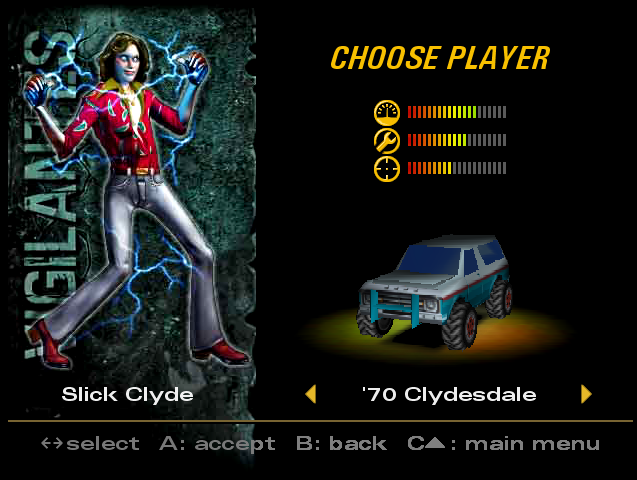Choose the '70 Clydesdale vehicle name
This screenshot has width=637, height=480.
tap(448, 394)
